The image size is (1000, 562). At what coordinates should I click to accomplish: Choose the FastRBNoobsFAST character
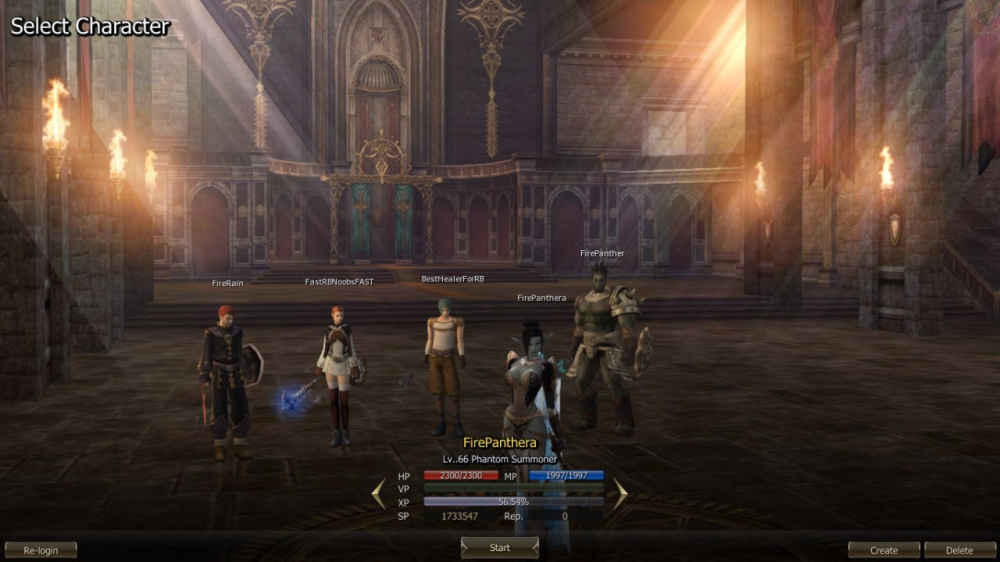click(x=338, y=370)
